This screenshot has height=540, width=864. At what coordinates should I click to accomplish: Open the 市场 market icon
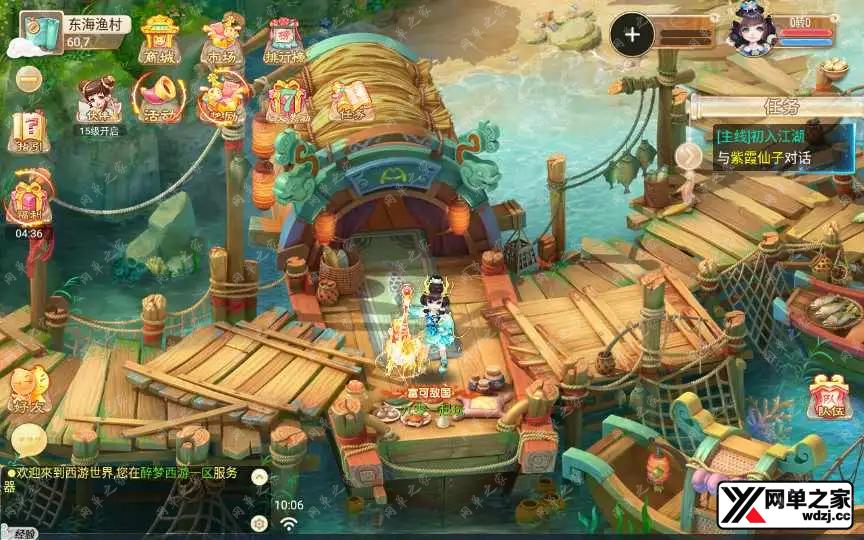223,42
